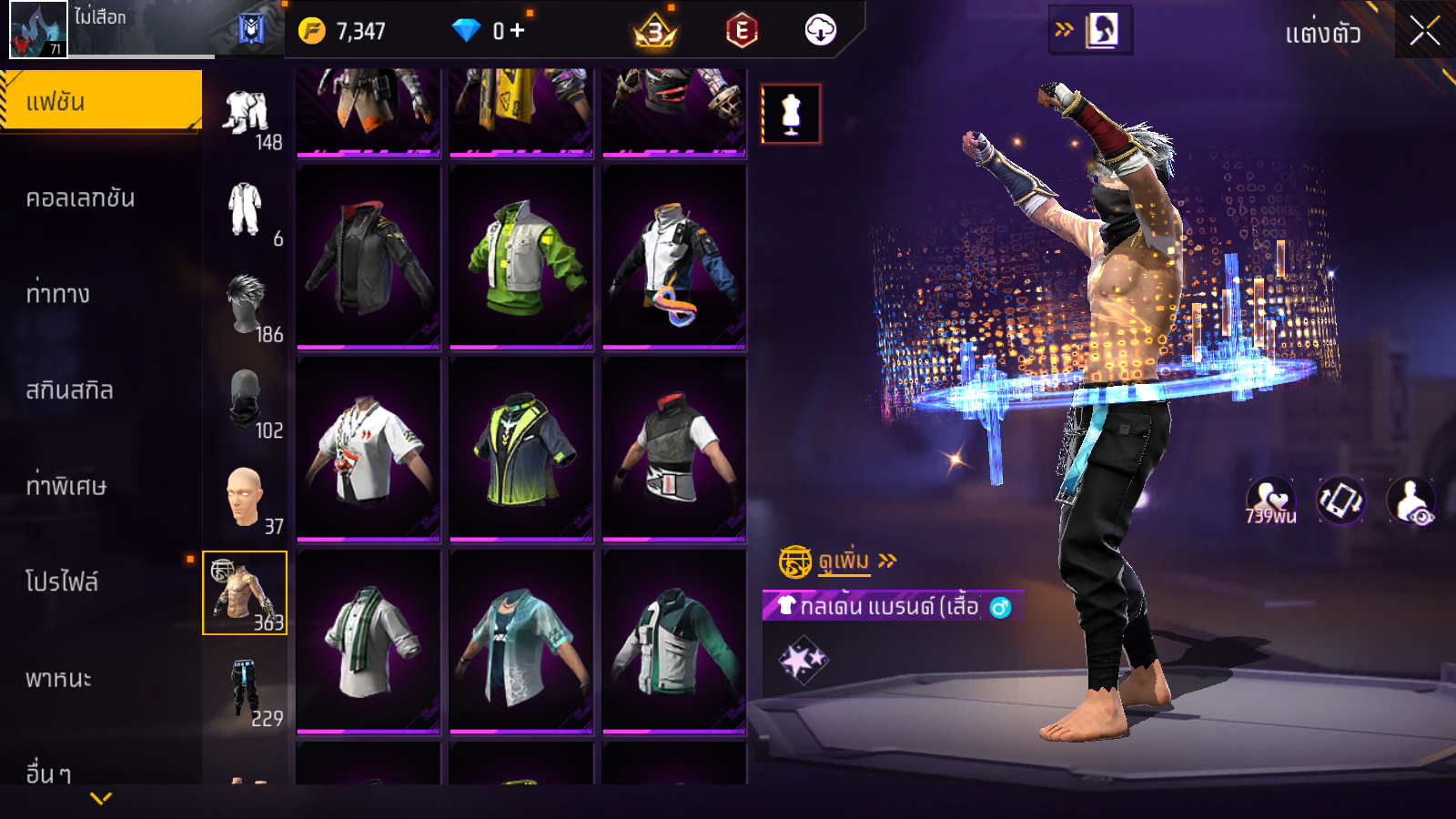Toggle the character view eye icon
This screenshot has height=819, width=1456.
click(1410, 501)
